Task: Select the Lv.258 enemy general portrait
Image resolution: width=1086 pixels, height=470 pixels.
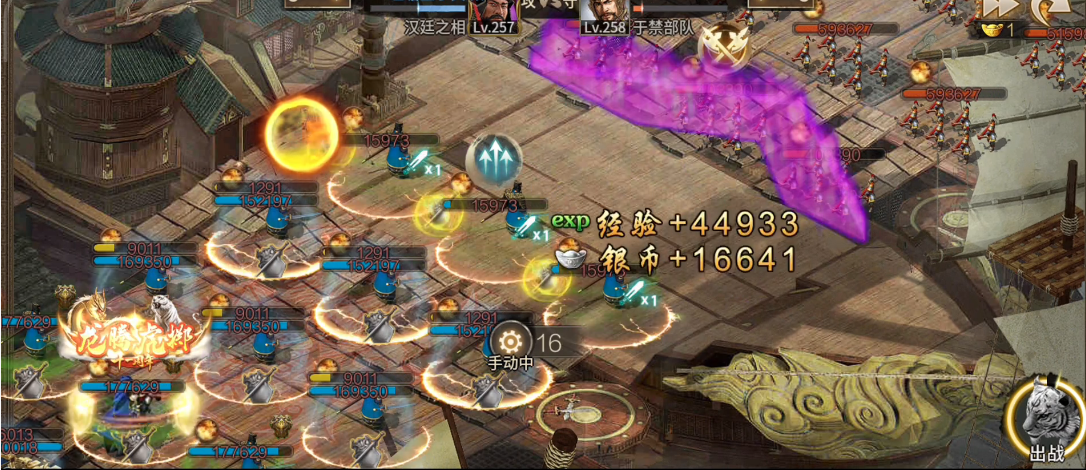Action: pyautogui.click(x=603, y=12)
